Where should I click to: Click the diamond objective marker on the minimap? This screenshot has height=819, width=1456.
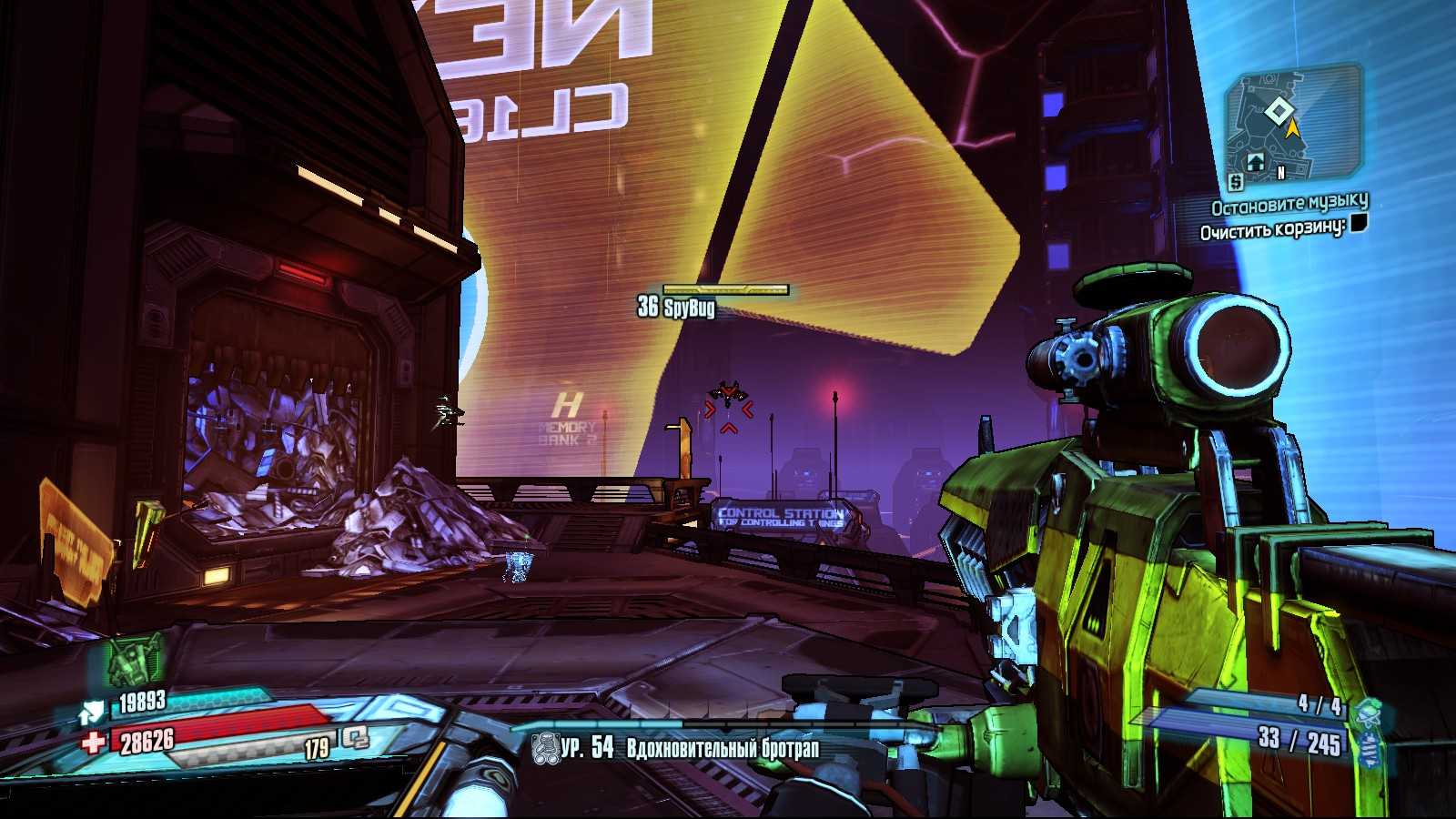pos(1278,112)
